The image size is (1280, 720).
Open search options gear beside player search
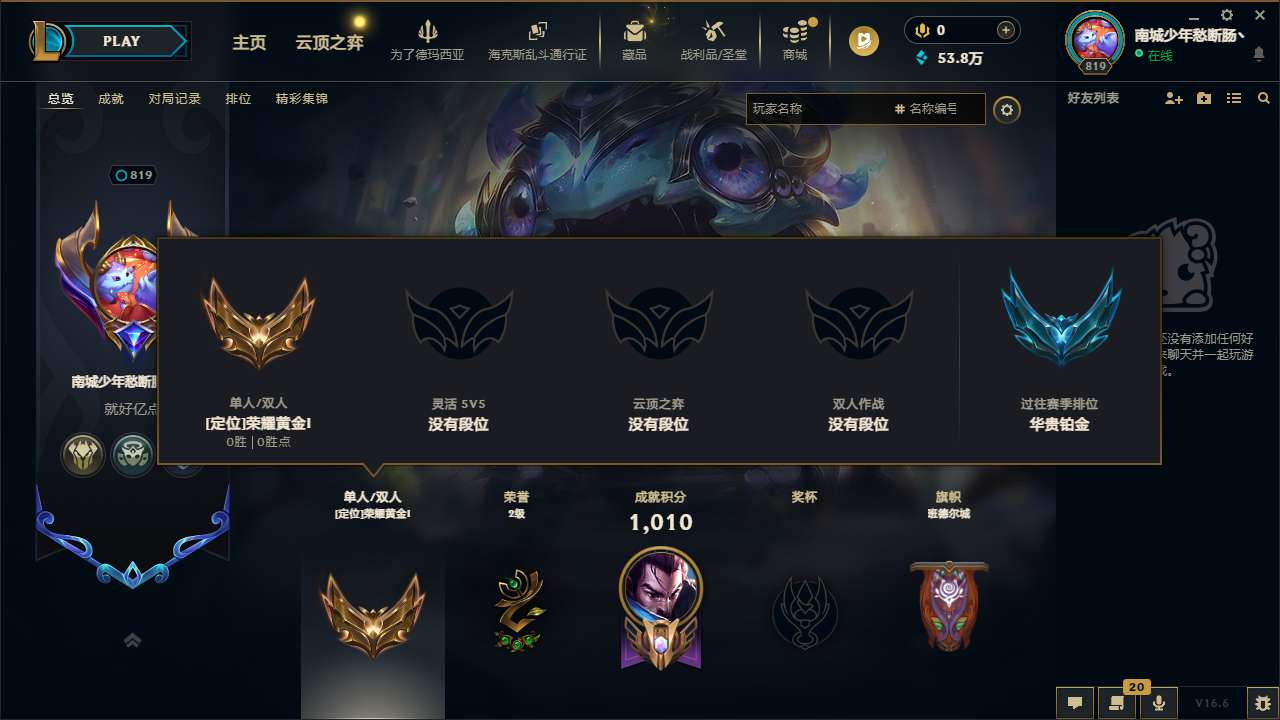pos(1007,110)
